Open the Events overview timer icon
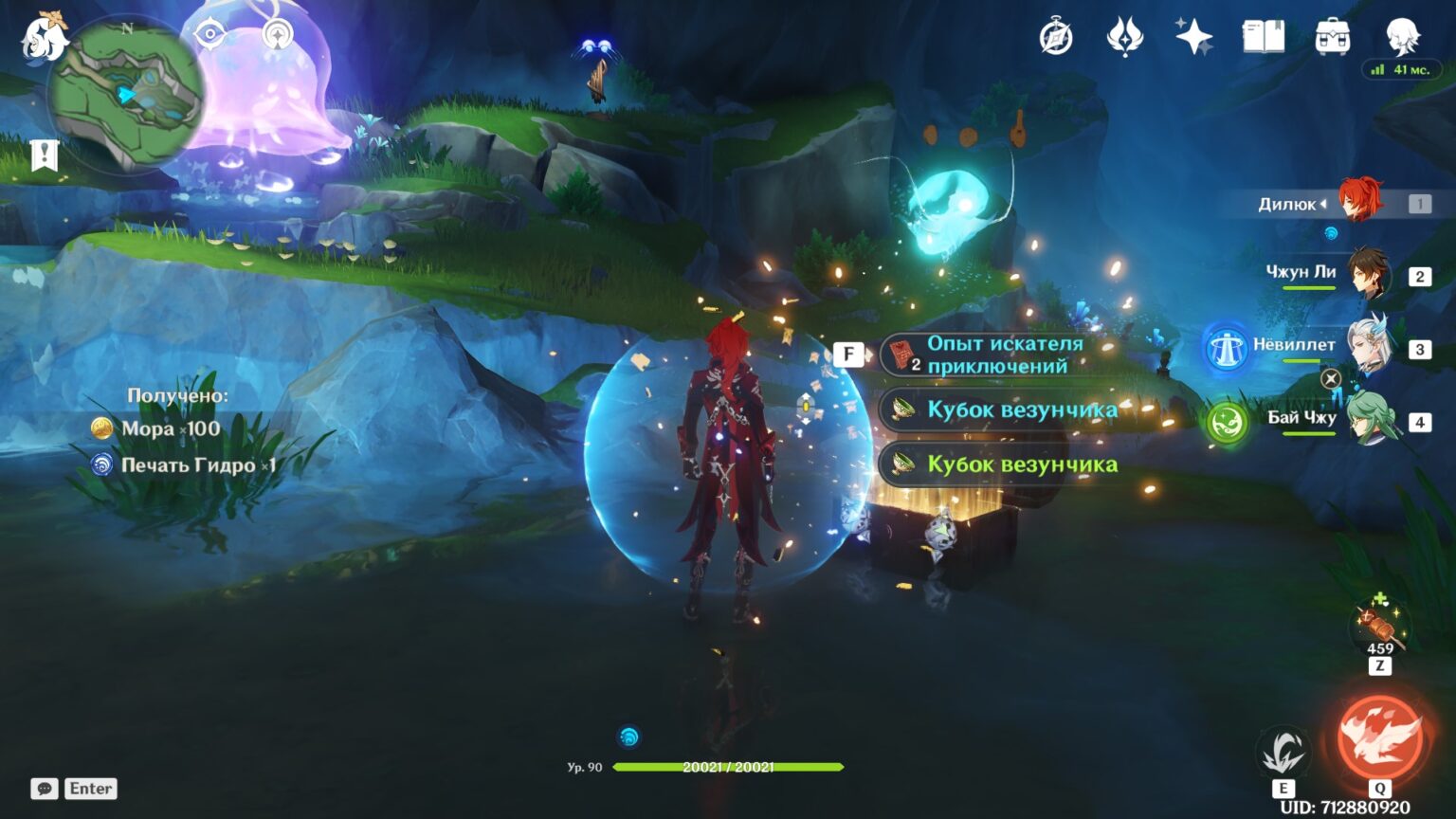The width and height of the screenshot is (1456, 819). click(x=1055, y=36)
